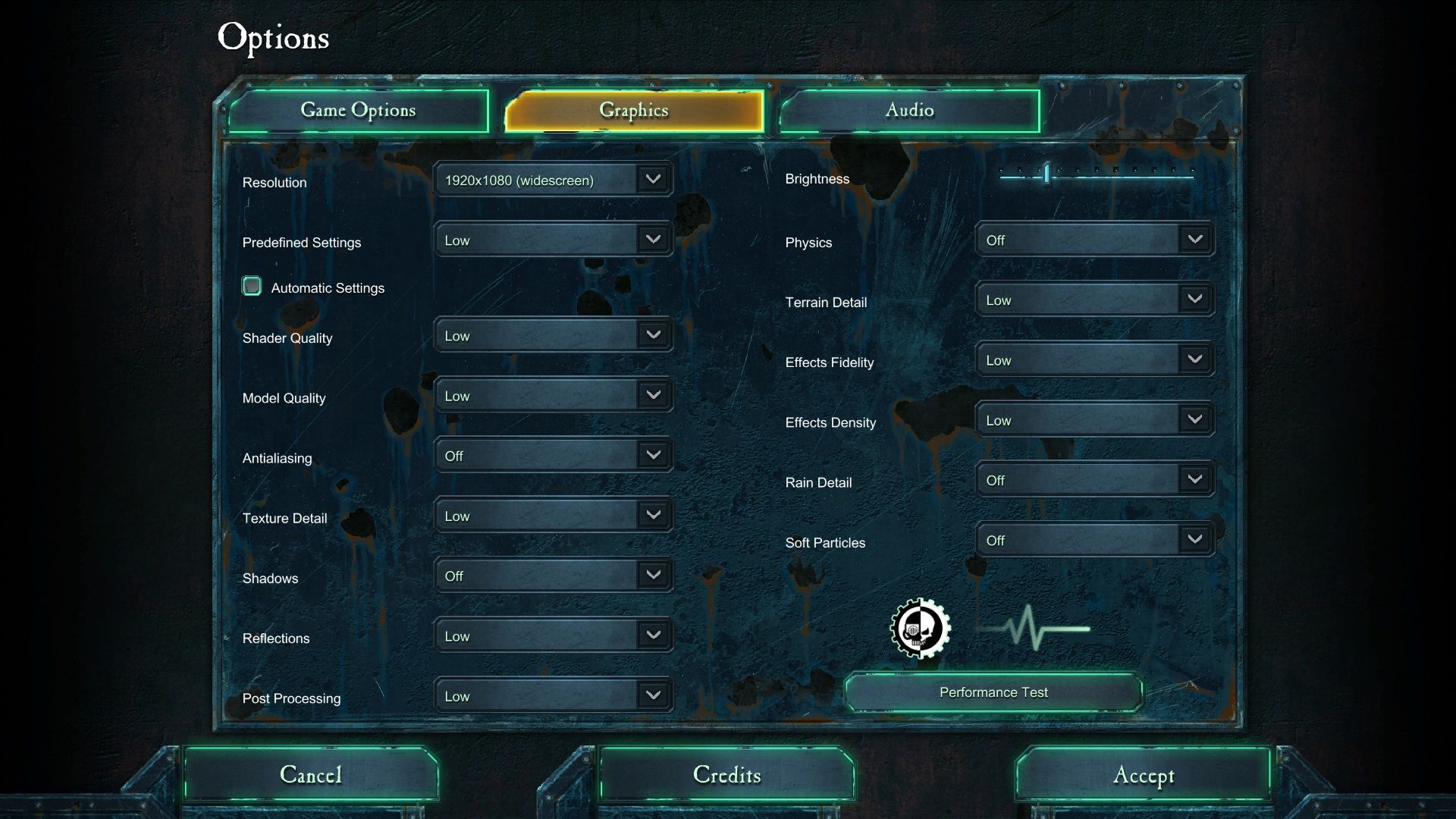1456x819 pixels.
Task: Open the Shadows dropdown
Action: (553, 576)
